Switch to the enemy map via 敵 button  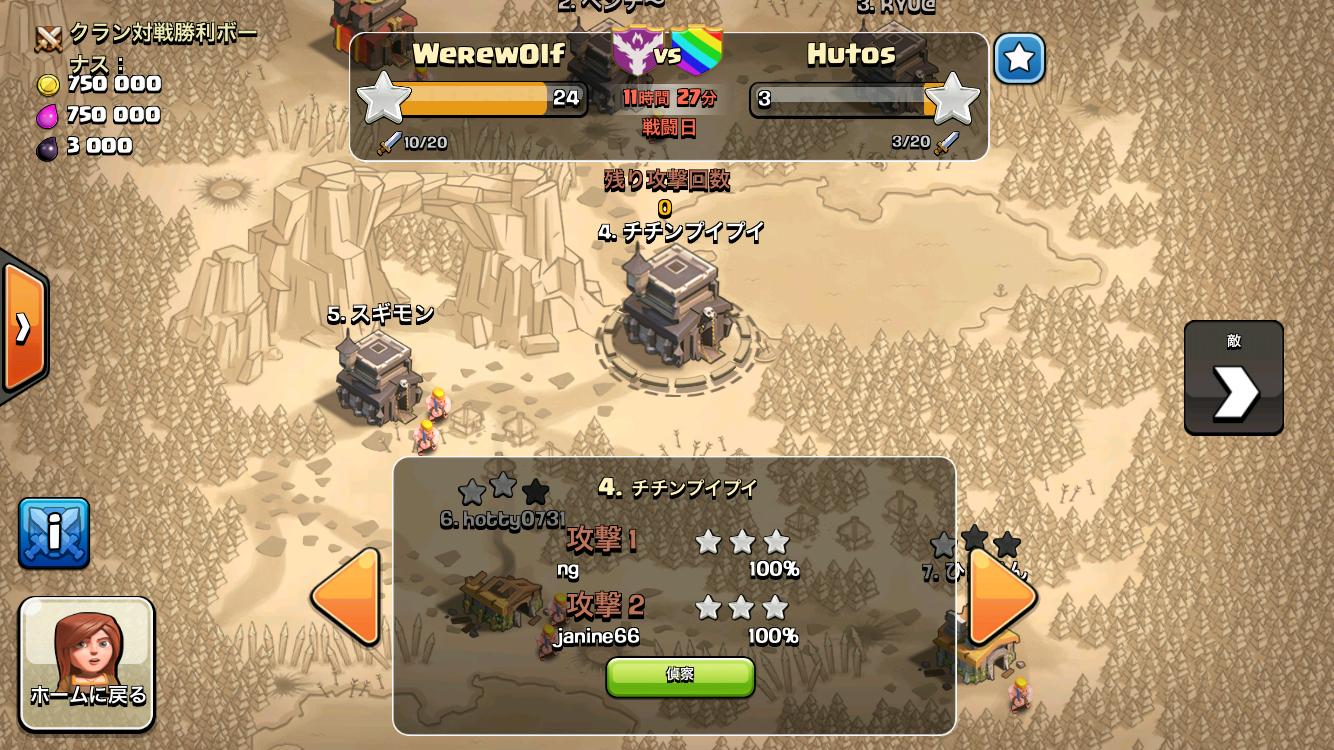(x=1233, y=378)
